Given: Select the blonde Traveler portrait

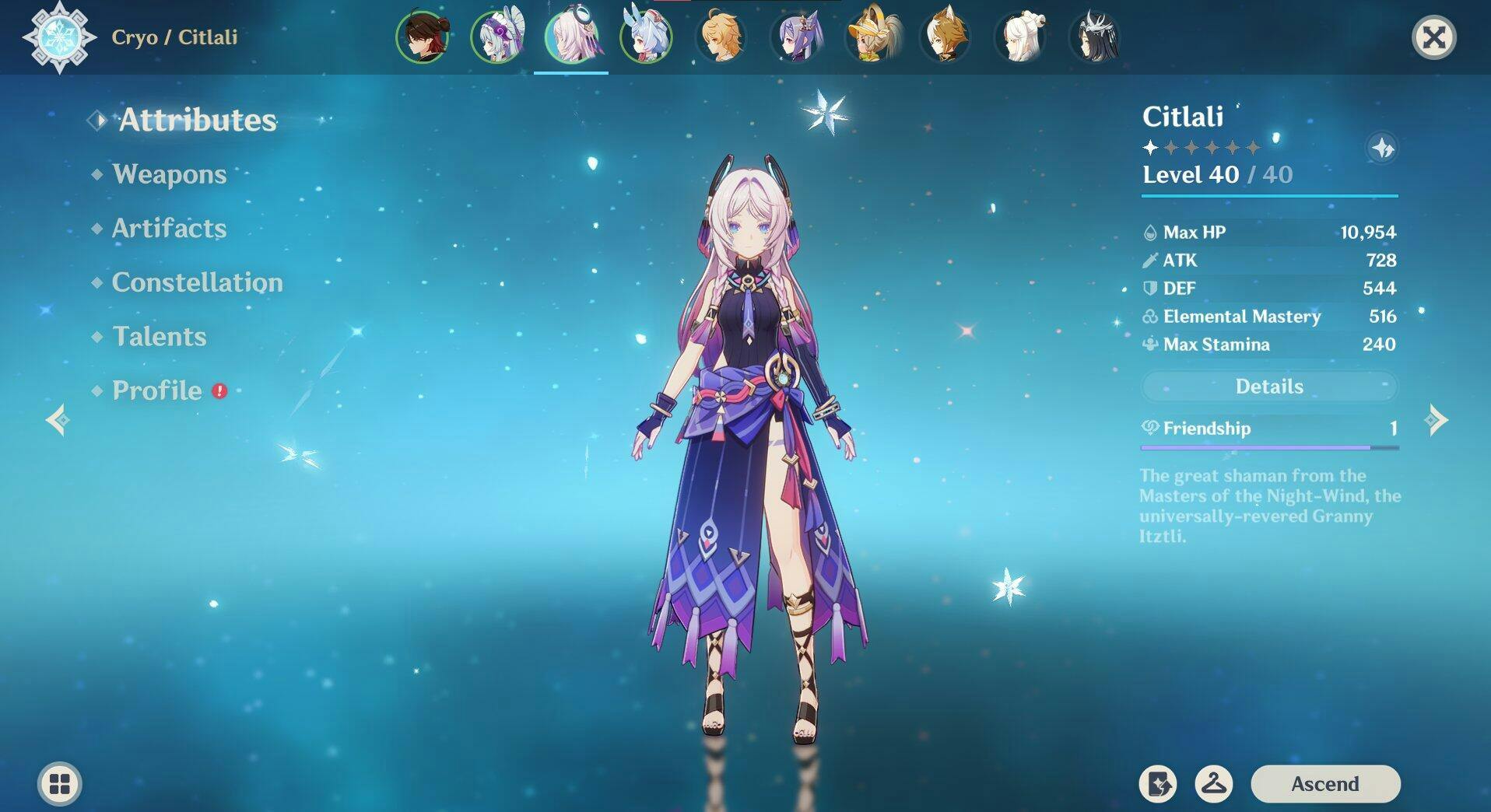Looking at the screenshot, I should tap(721, 37).
